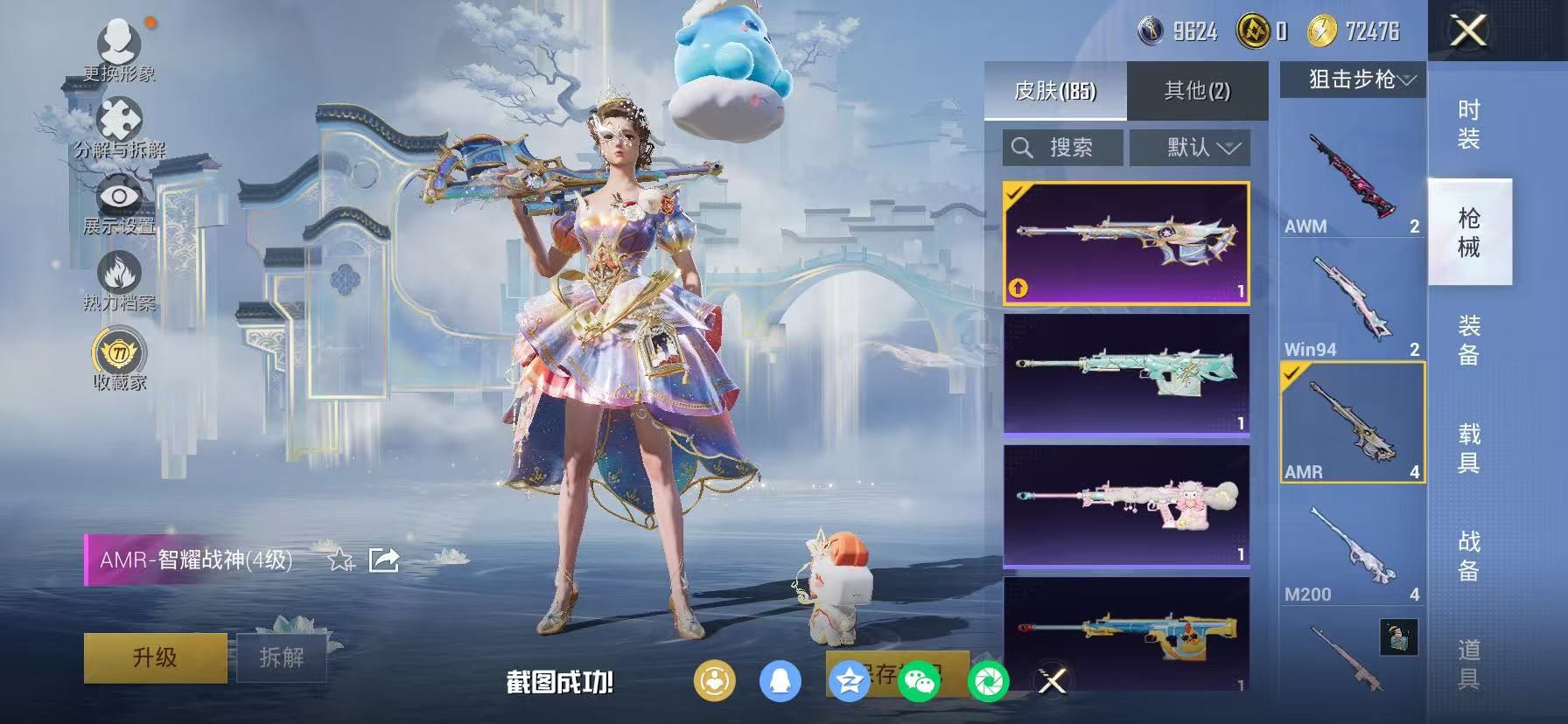Select the AWM weapon entry
The width and height of the screenshot is (1568, 724).
(x=1350, y=175)
